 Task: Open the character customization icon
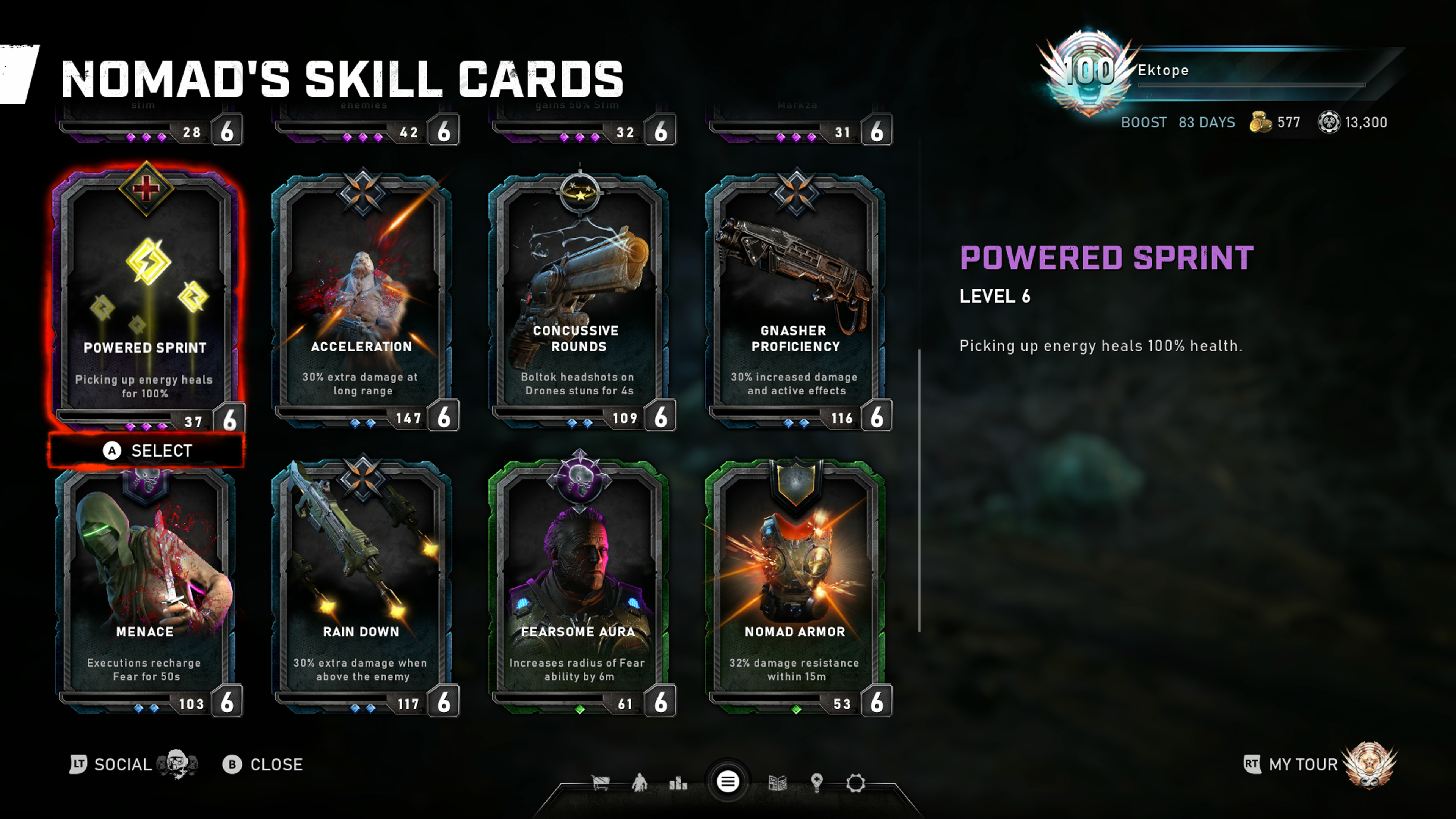(639, 783)
